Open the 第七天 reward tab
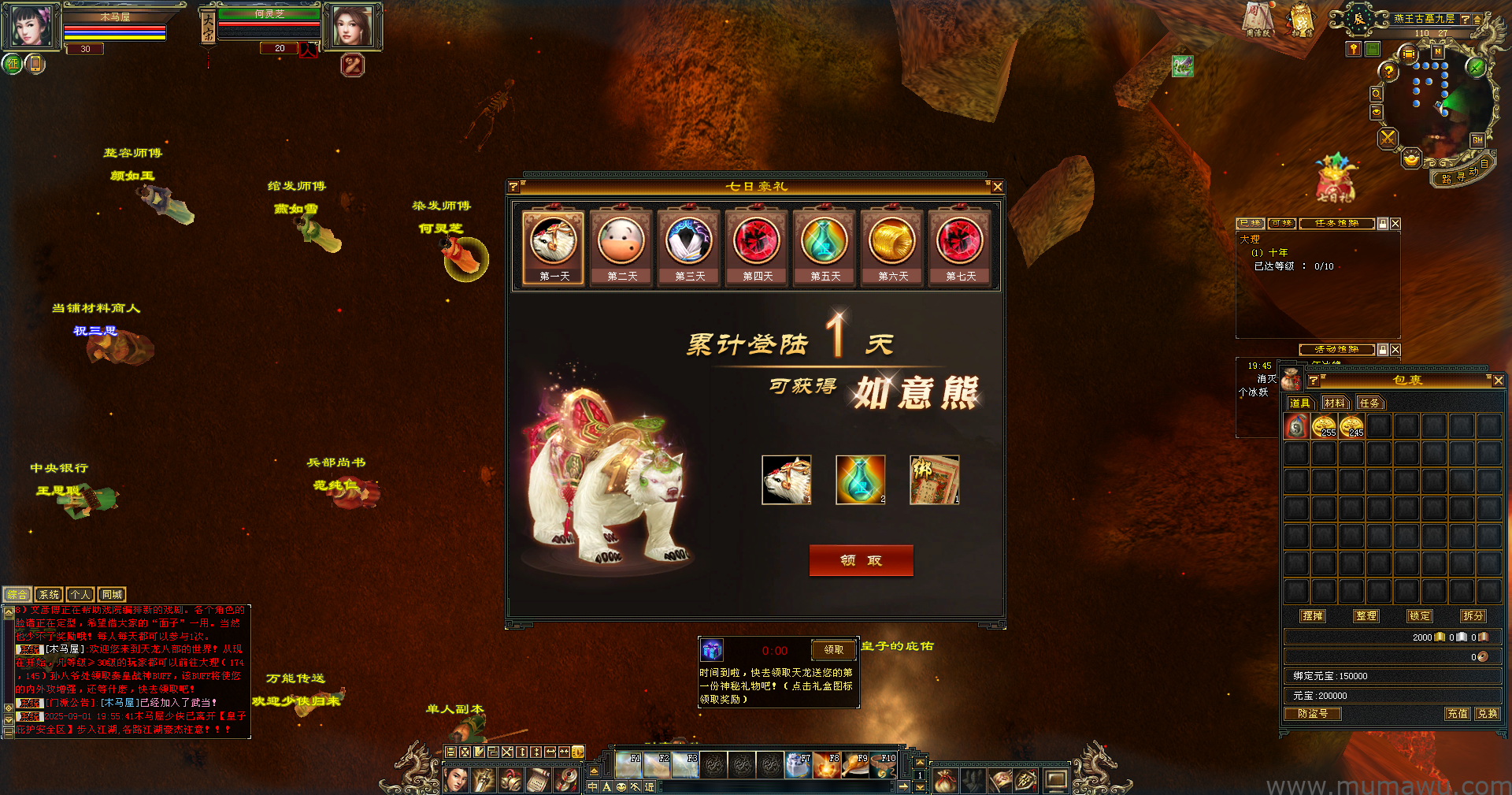This screenshot has width=1512, height=795. 961,247
